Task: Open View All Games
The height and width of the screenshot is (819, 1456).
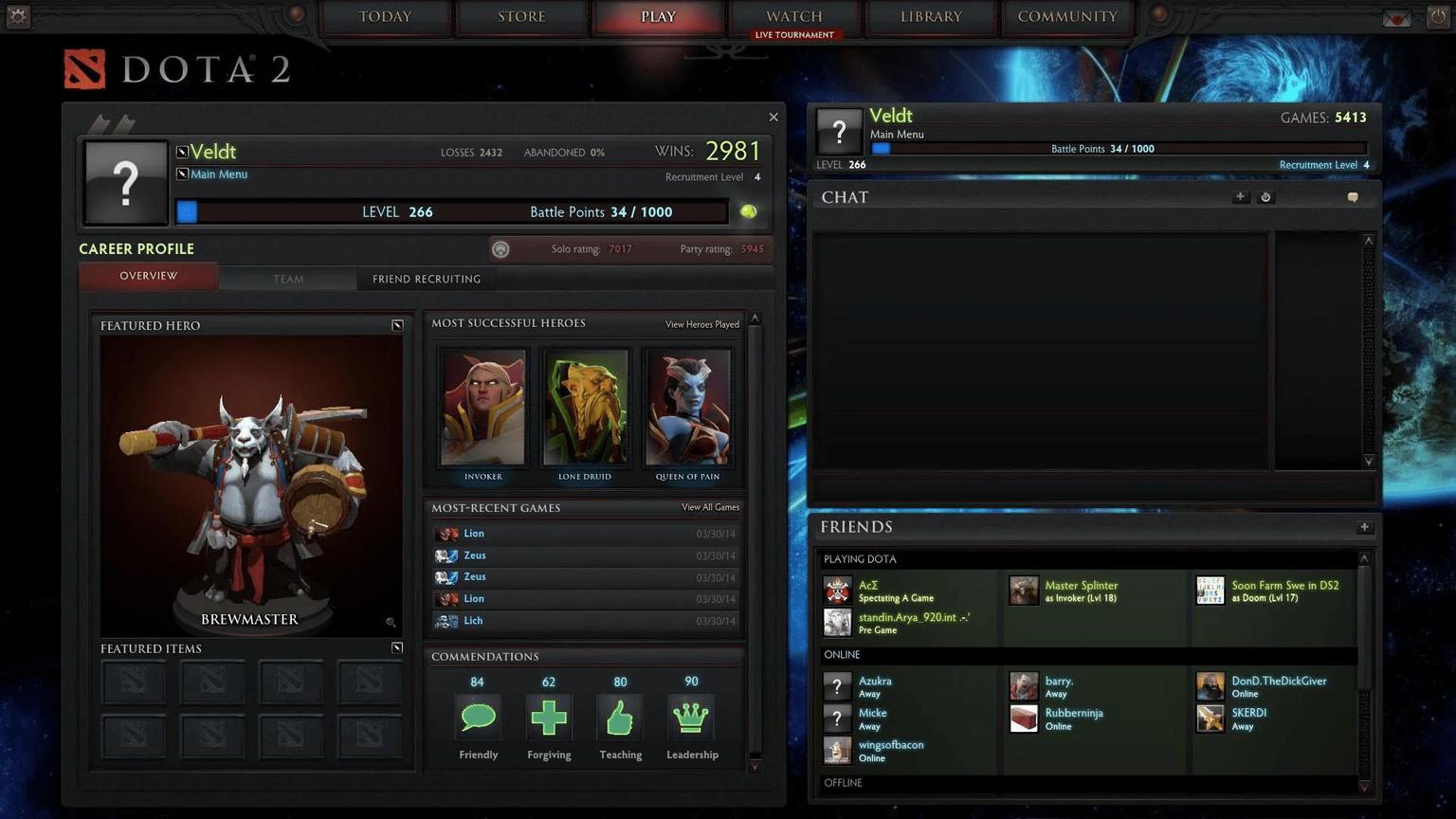Action: coord(709,507)
